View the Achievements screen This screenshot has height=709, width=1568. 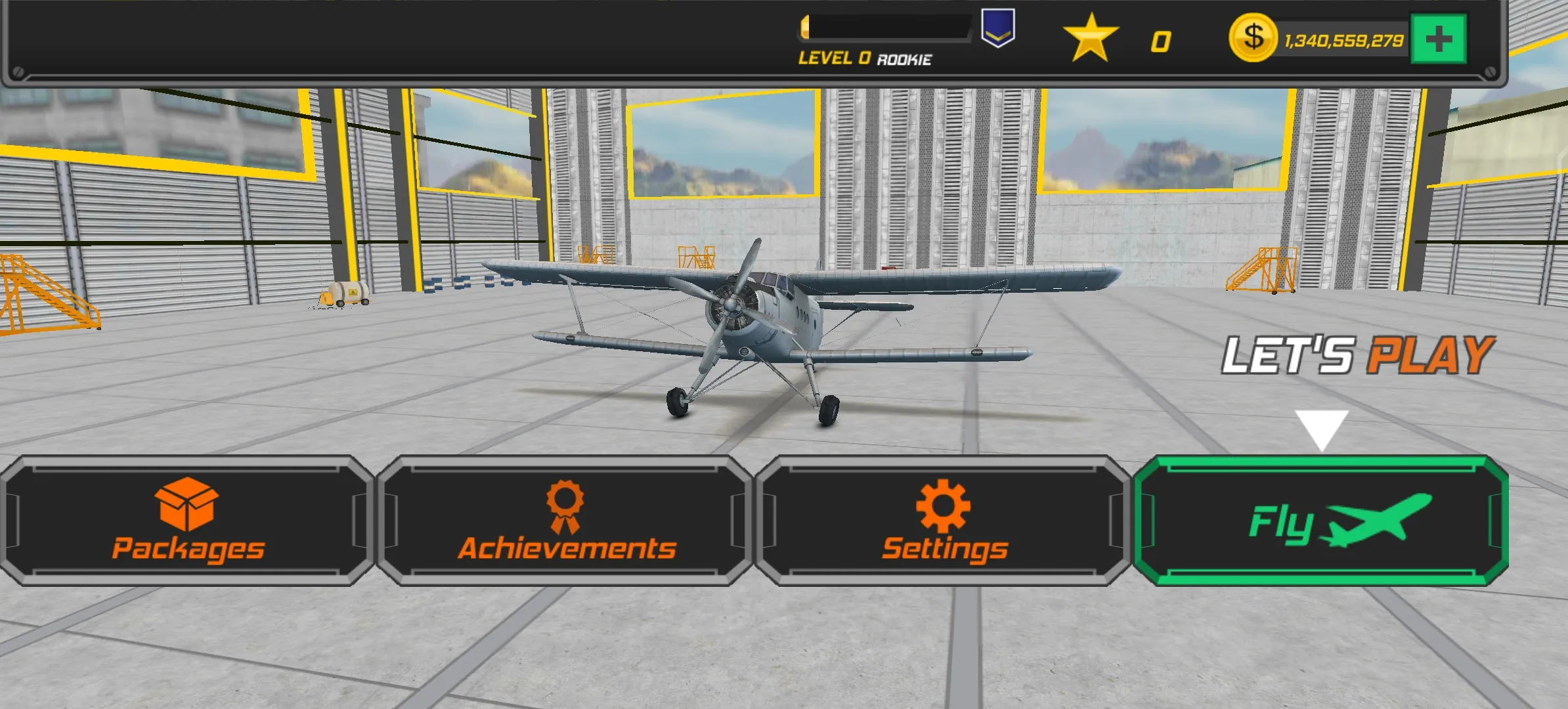[566, 521]
